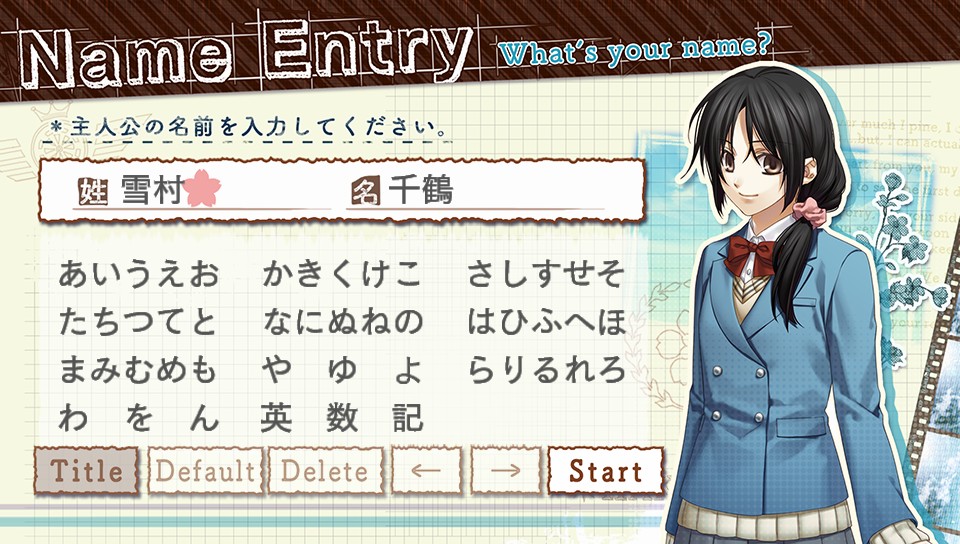Switch to 英 alphabet input
The image size is (960, 544).
(277, 418)
